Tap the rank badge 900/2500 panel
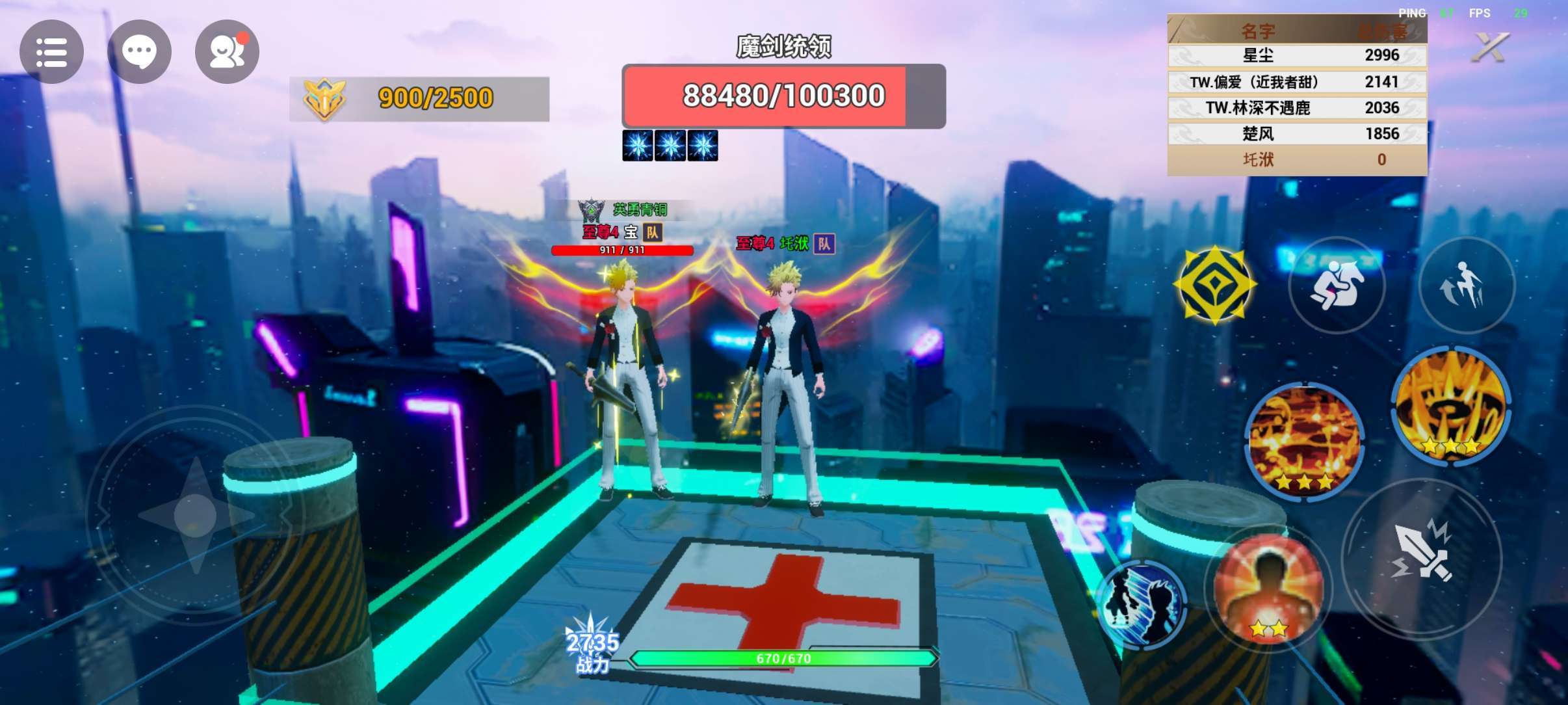The image size is (1568, 705). point(419,99)
